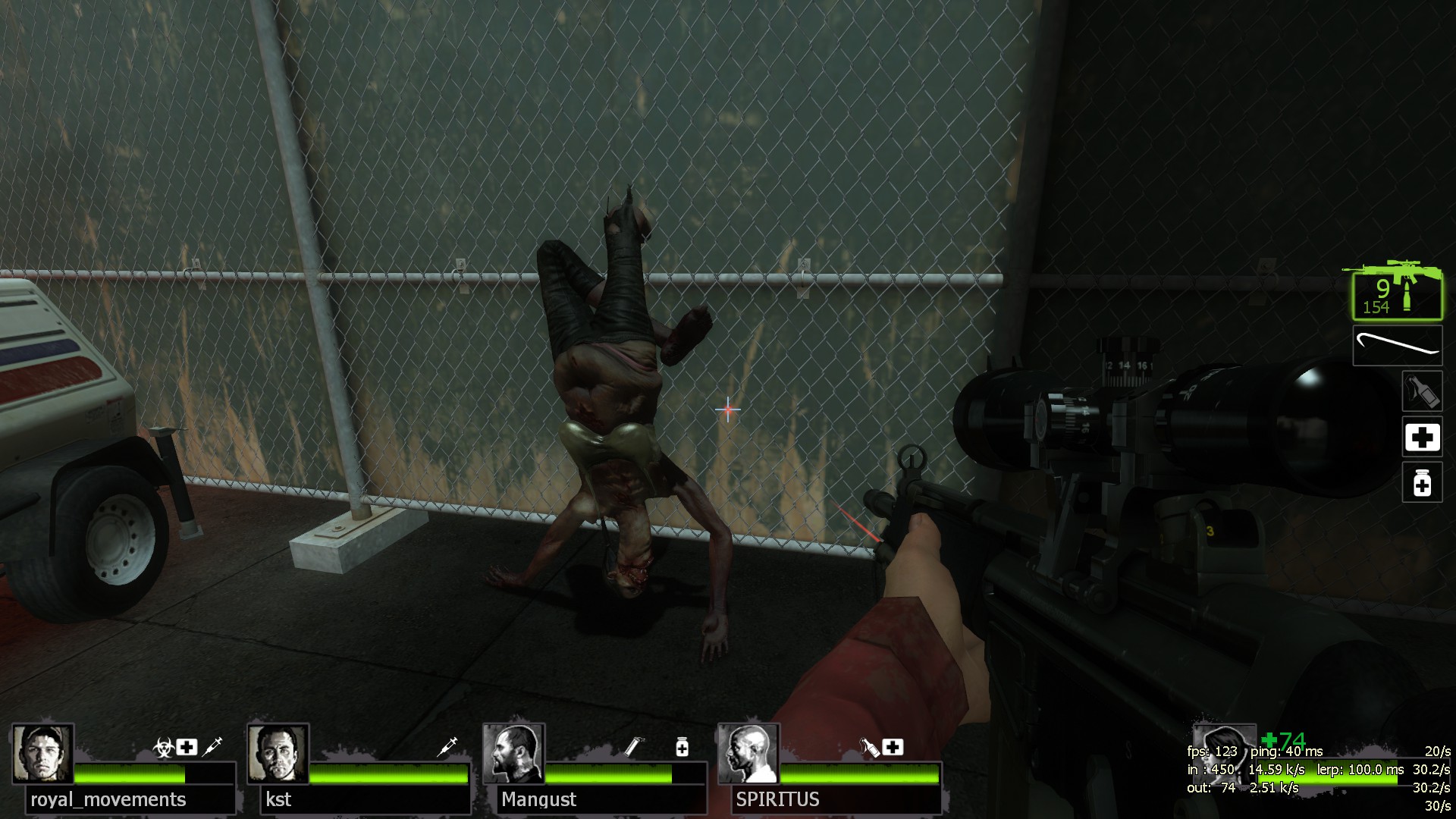The height and width of the screenshot is (819, 1456).
Task: Click the Mangust player name label
Action: tap(538, 799)
